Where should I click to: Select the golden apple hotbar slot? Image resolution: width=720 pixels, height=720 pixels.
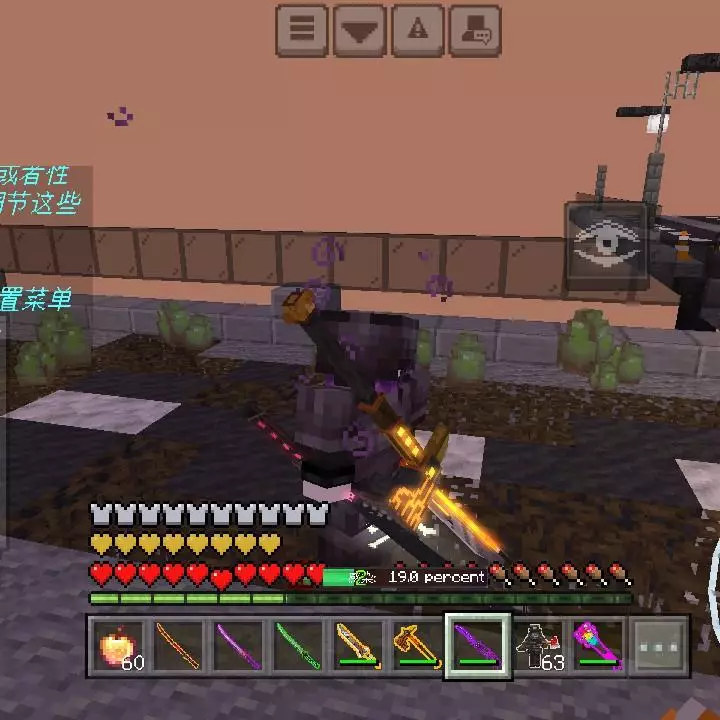tap(120, 646)
